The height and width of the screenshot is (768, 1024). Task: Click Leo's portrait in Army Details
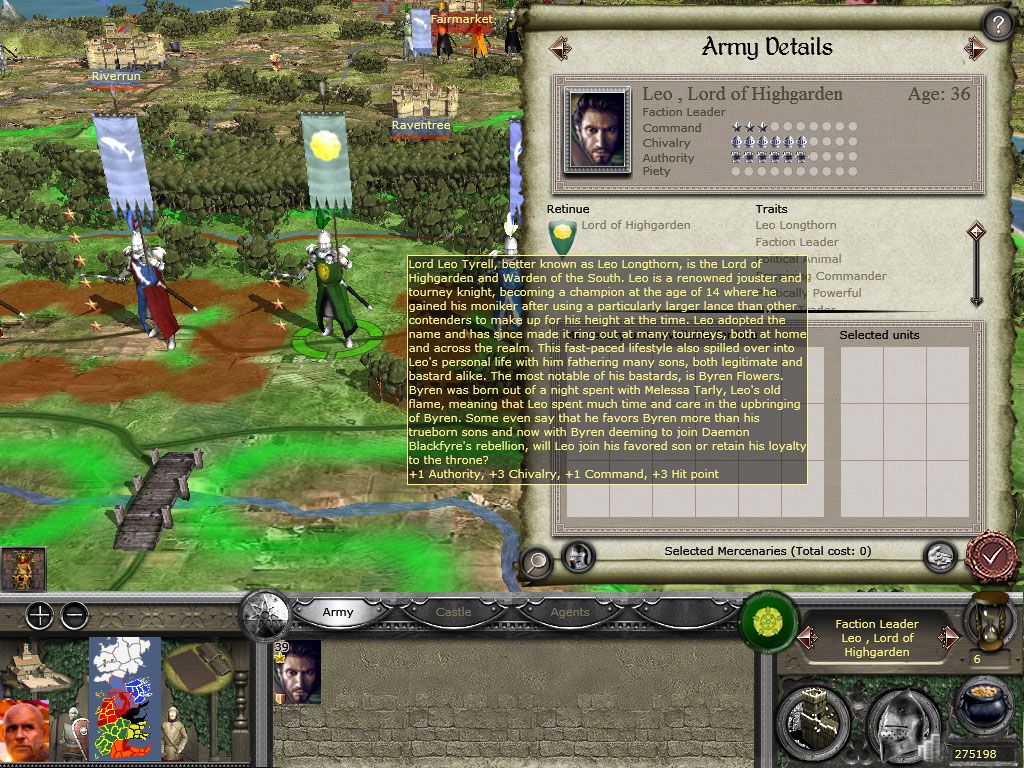(597, 130)
